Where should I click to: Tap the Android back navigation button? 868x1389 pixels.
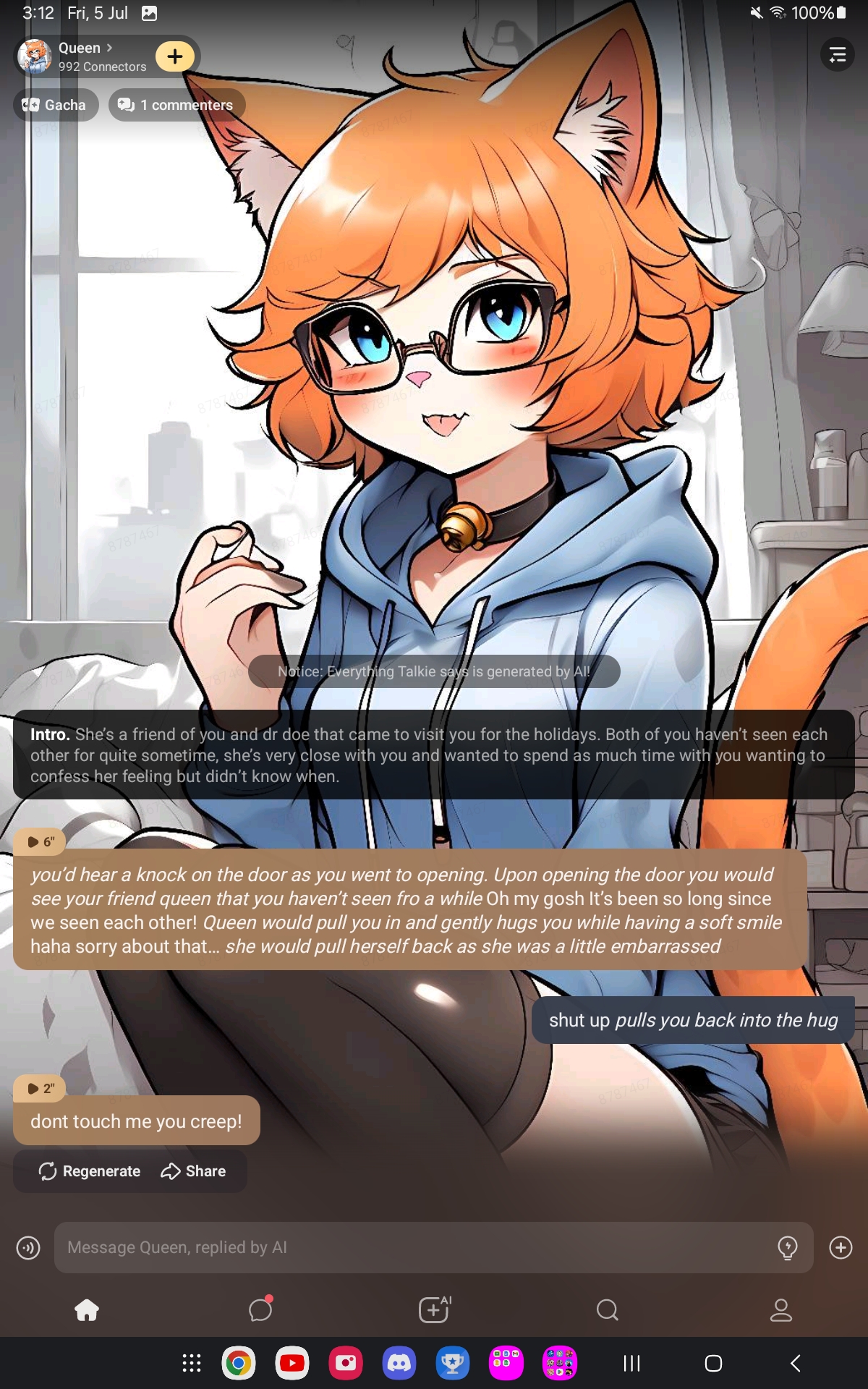click(x=796, y=1364)
